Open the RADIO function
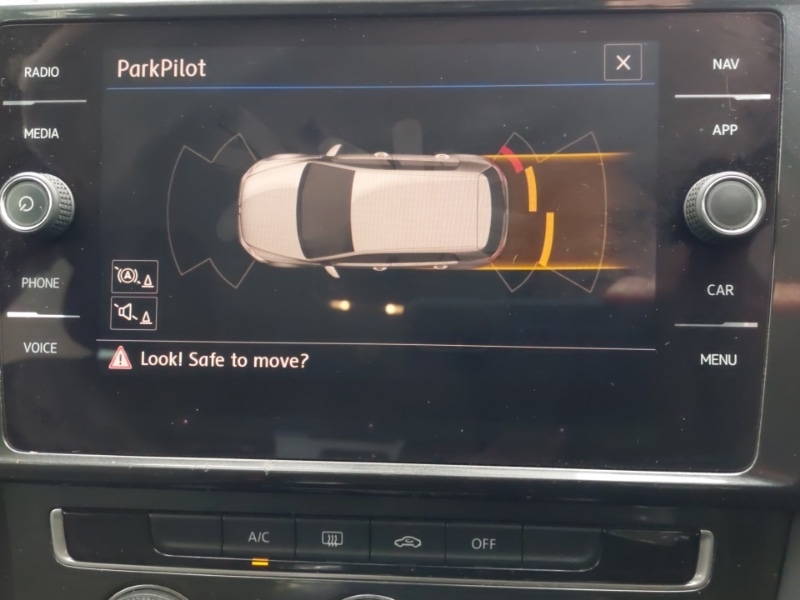 pyautogui.click(x=41, y=72)
